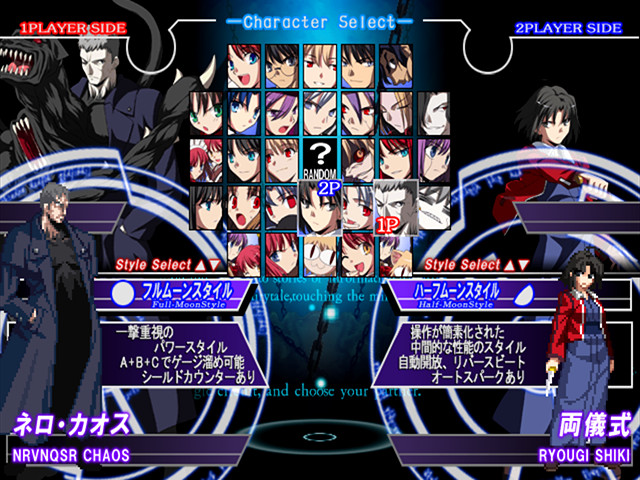
Task: Click player two's Style Select arrows
Action: point(515,265)
